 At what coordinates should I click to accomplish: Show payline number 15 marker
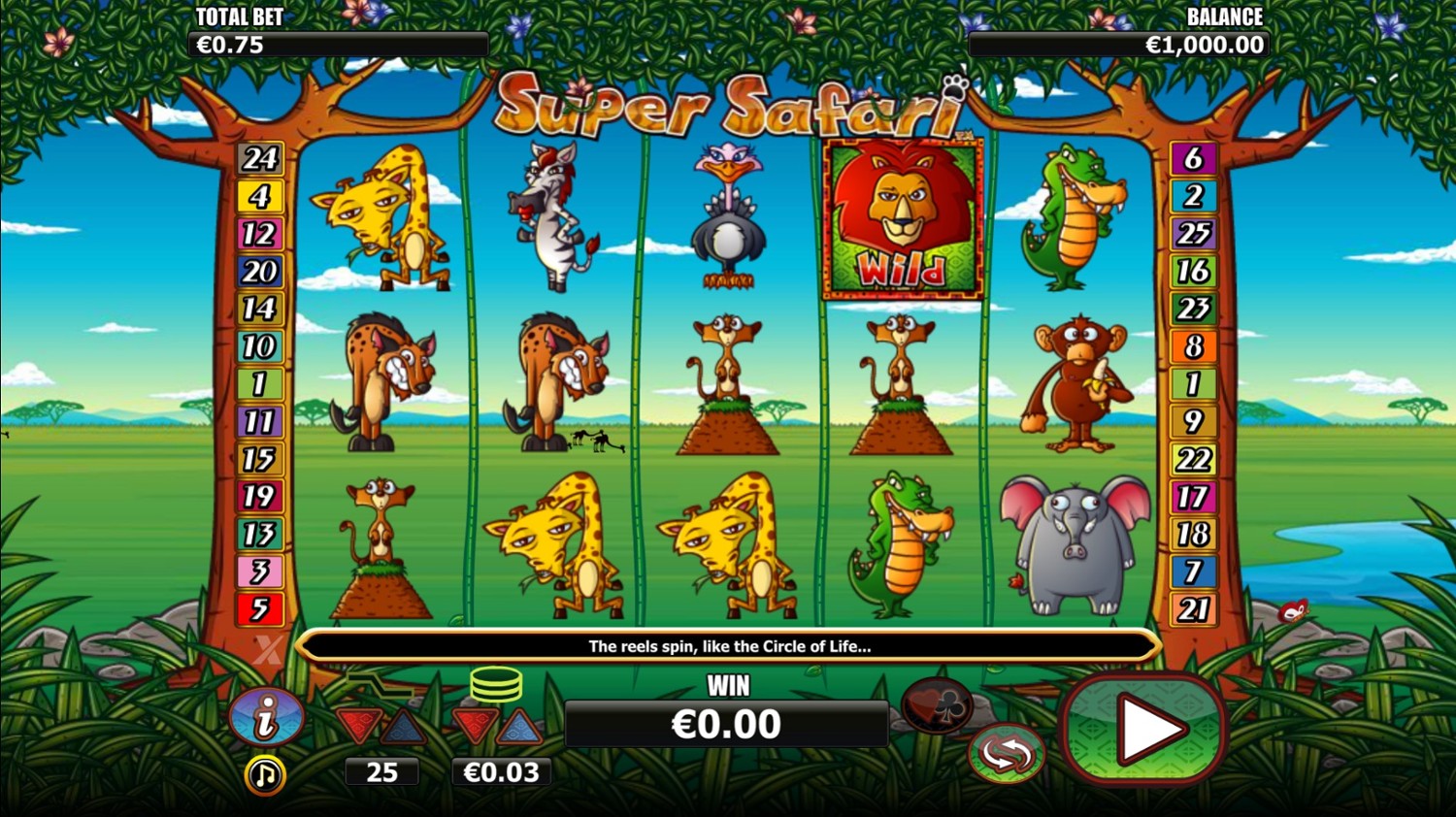(x=260, y=459)
